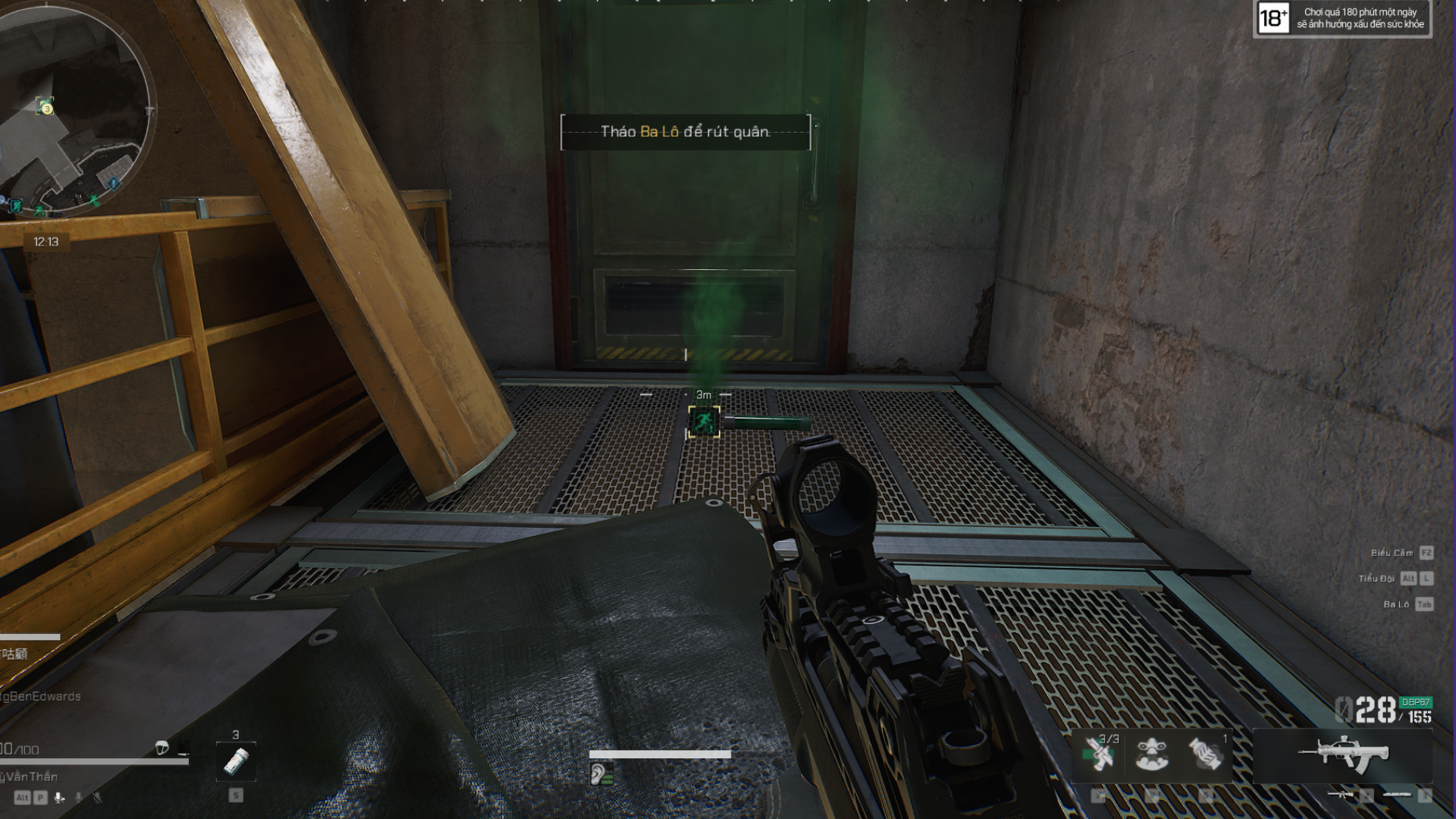Click the helmet armor status icon

click(162, 748)
